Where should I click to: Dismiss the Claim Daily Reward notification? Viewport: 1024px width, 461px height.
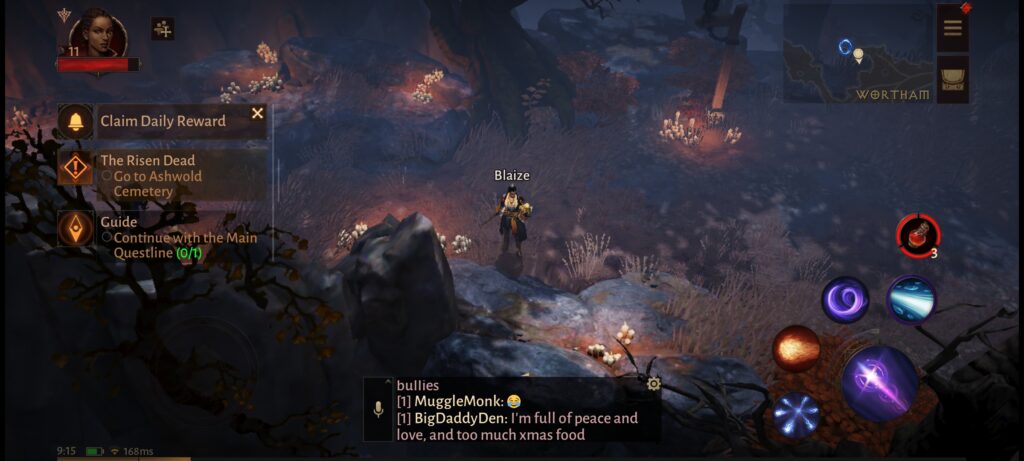(257, 114)
